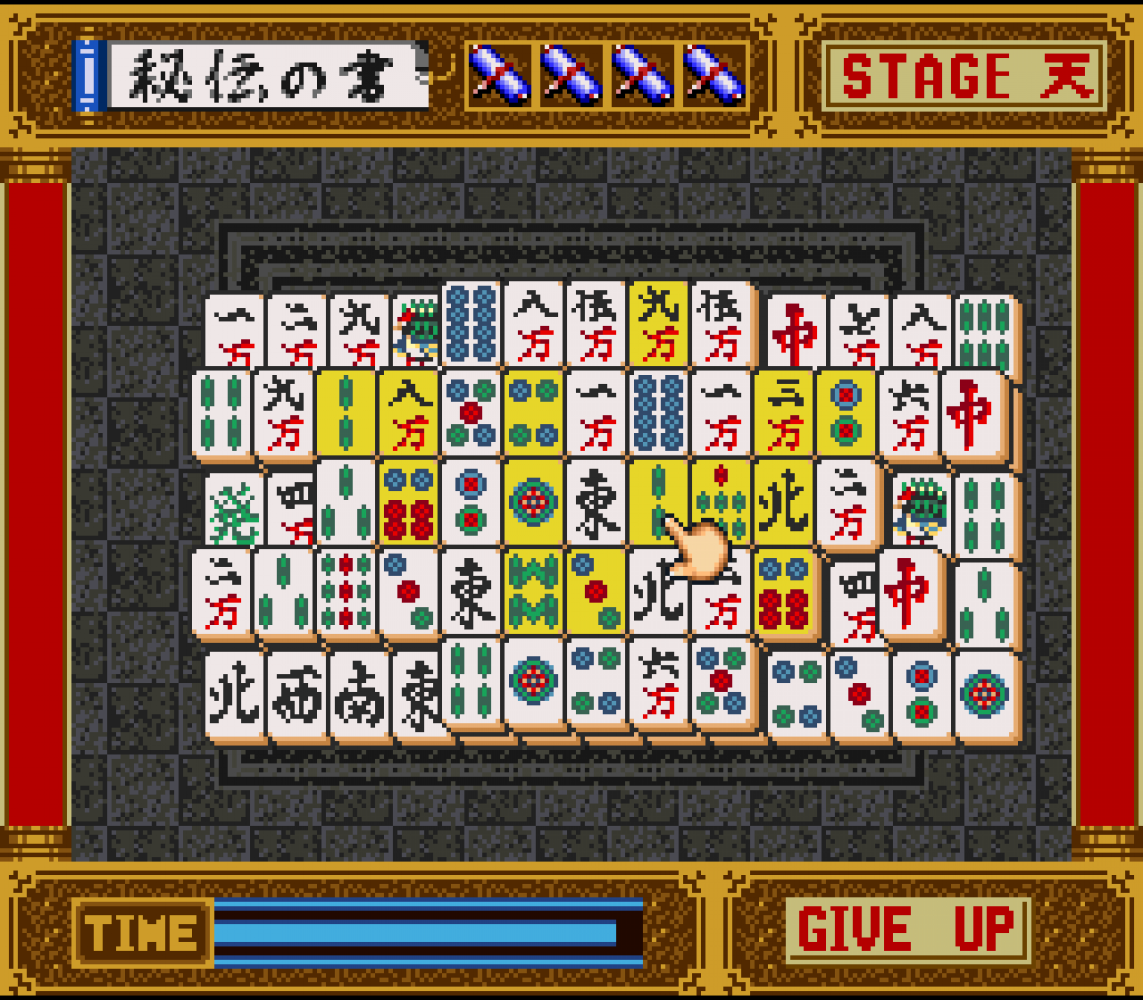Pick the highlighted eight-bamboo zigzag tile
This screenshot has width=1143, height=1000.
pos(533,591)
